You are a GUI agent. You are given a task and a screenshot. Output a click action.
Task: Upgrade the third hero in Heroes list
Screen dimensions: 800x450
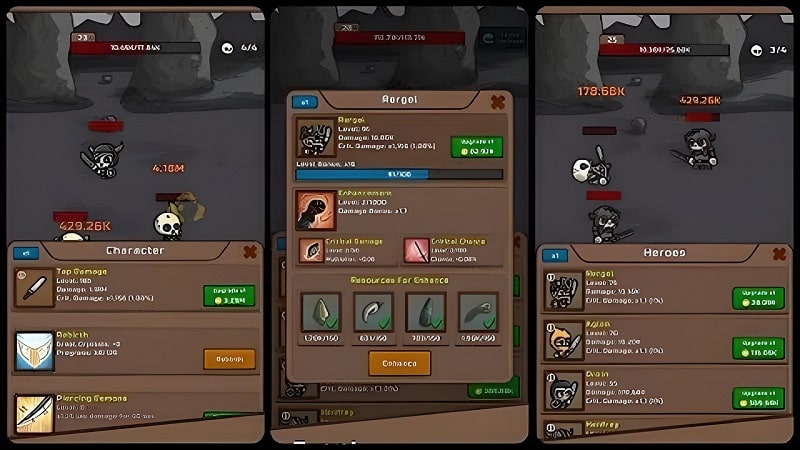pos(757,398)
